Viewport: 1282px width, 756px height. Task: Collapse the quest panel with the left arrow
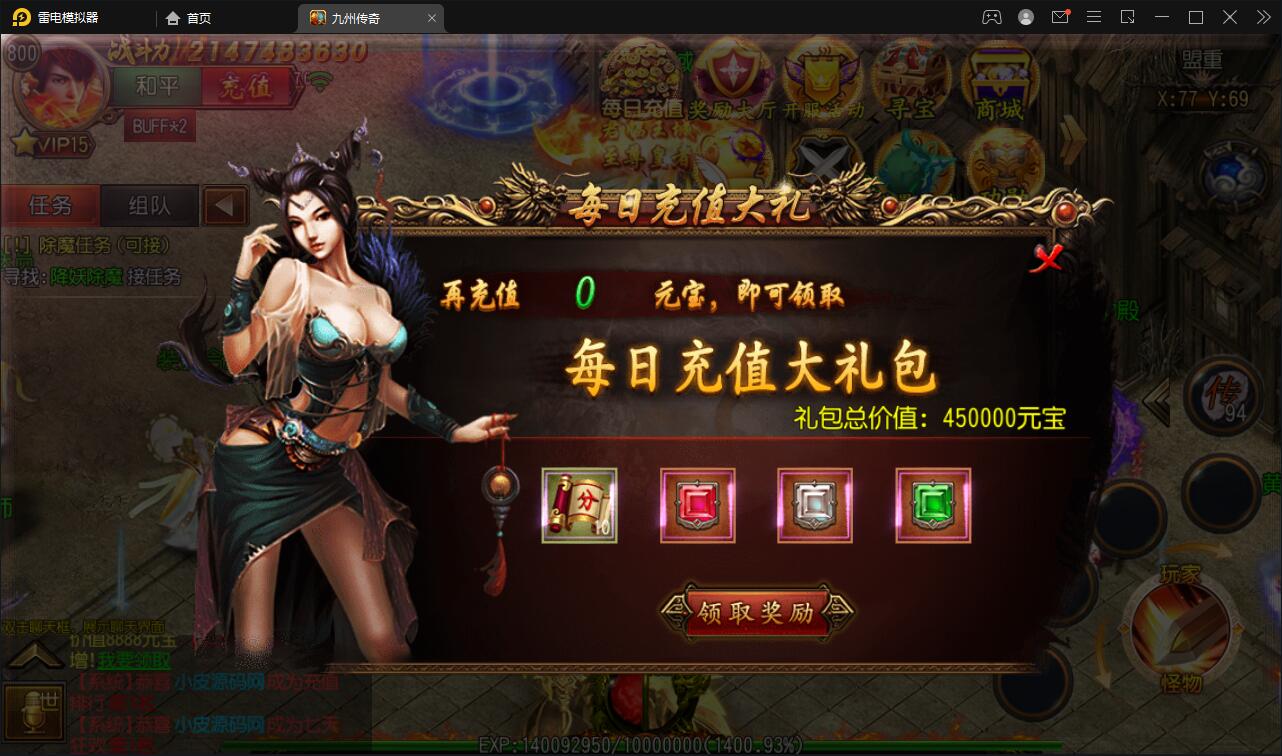[225, 205]
